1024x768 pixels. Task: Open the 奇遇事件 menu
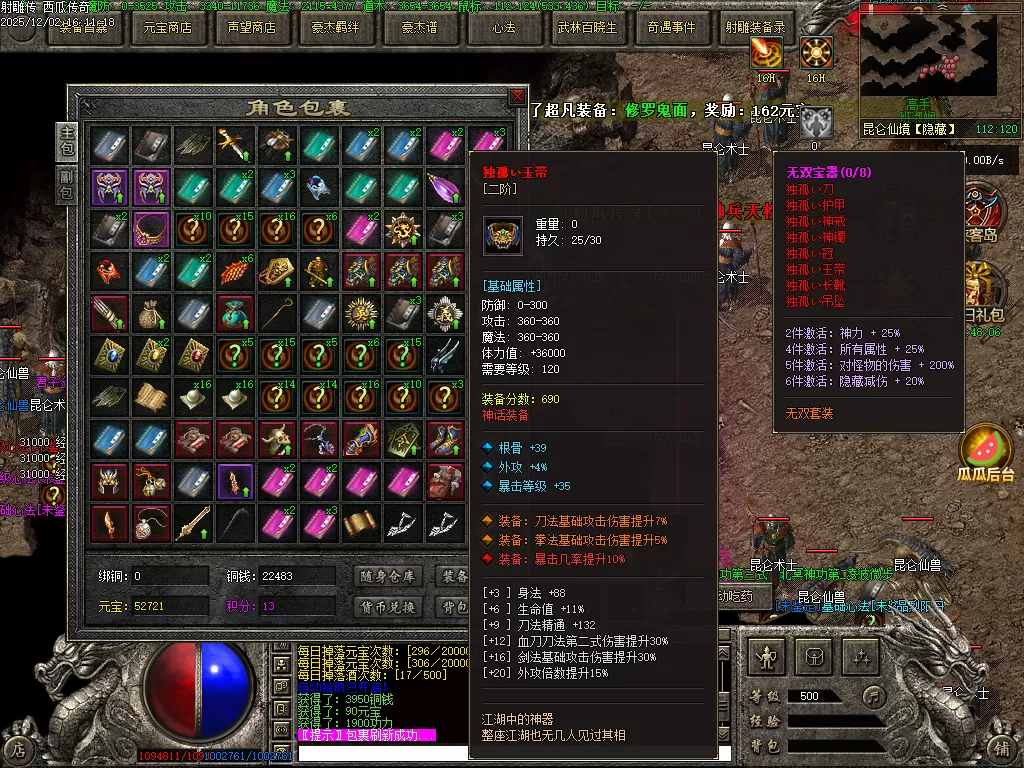pos(671,28)
